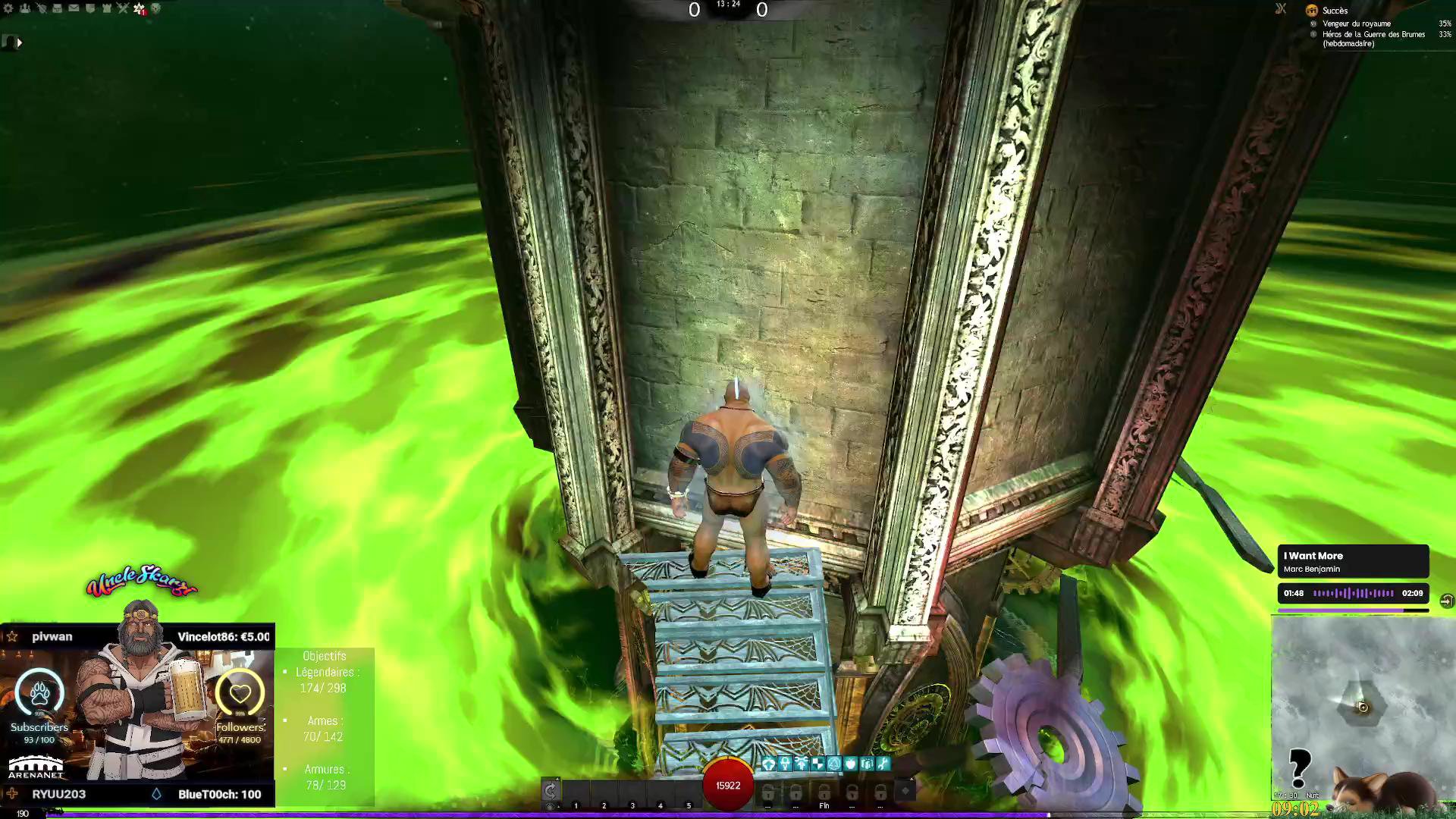Image resolution: width=1456 pixels, height=819 pixels.
Task: Click the diamond mount skill slot
Action: click(x=905, y=791)
